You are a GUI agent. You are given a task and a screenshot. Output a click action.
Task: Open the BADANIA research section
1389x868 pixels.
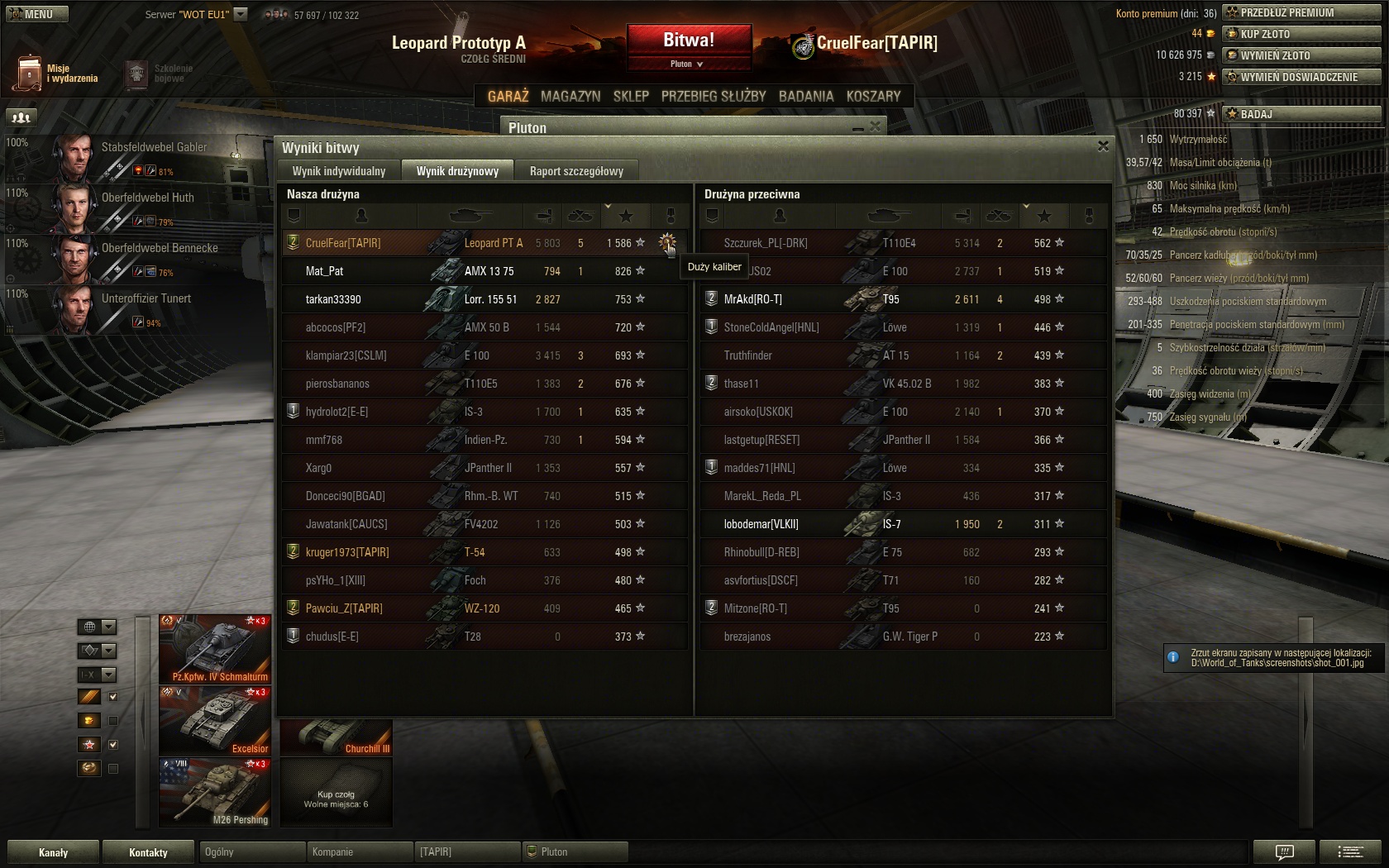tap(806, 97)
